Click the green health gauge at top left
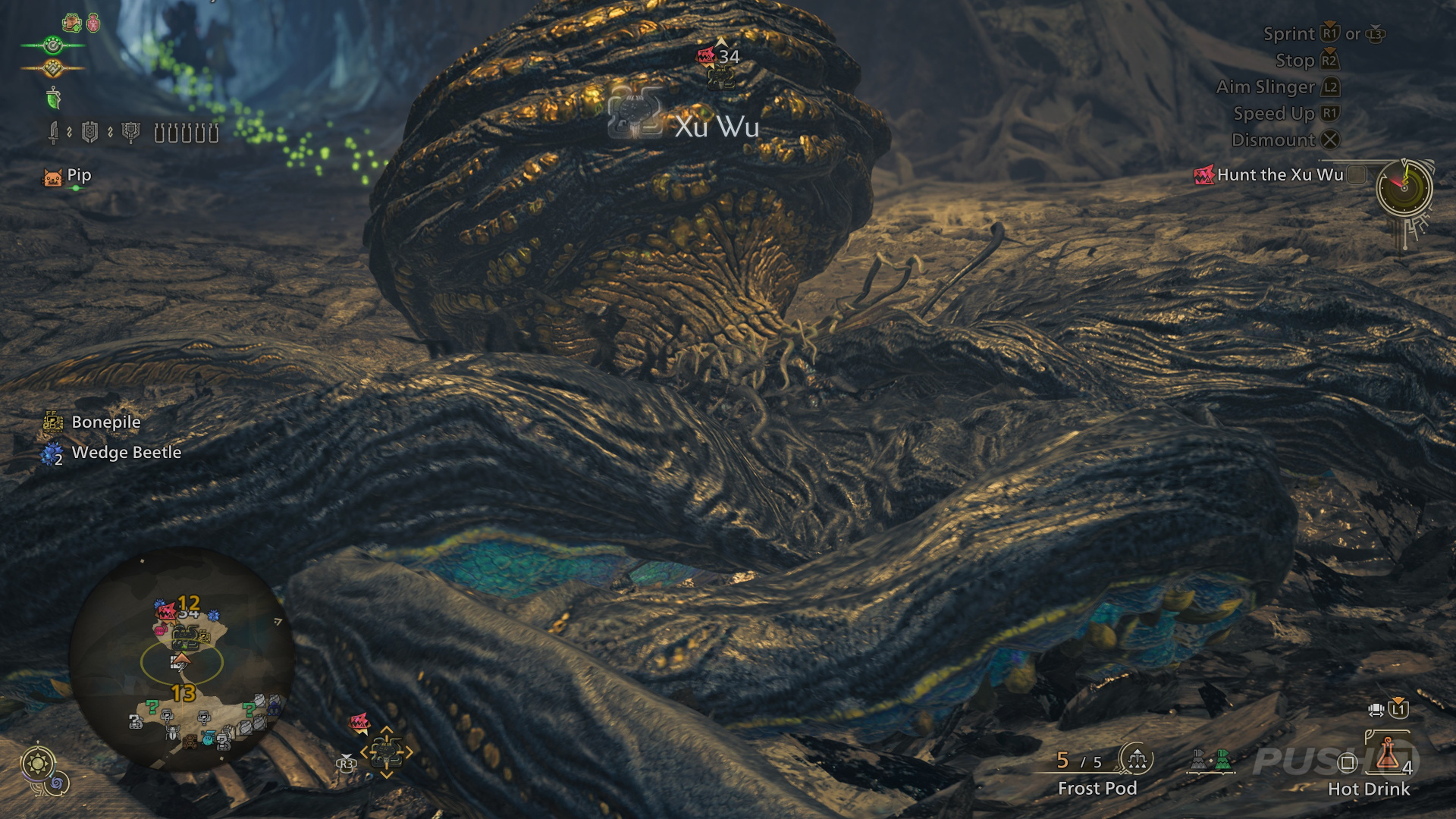Viewport: 1456px width, 819px height. [x=54, y=44]
